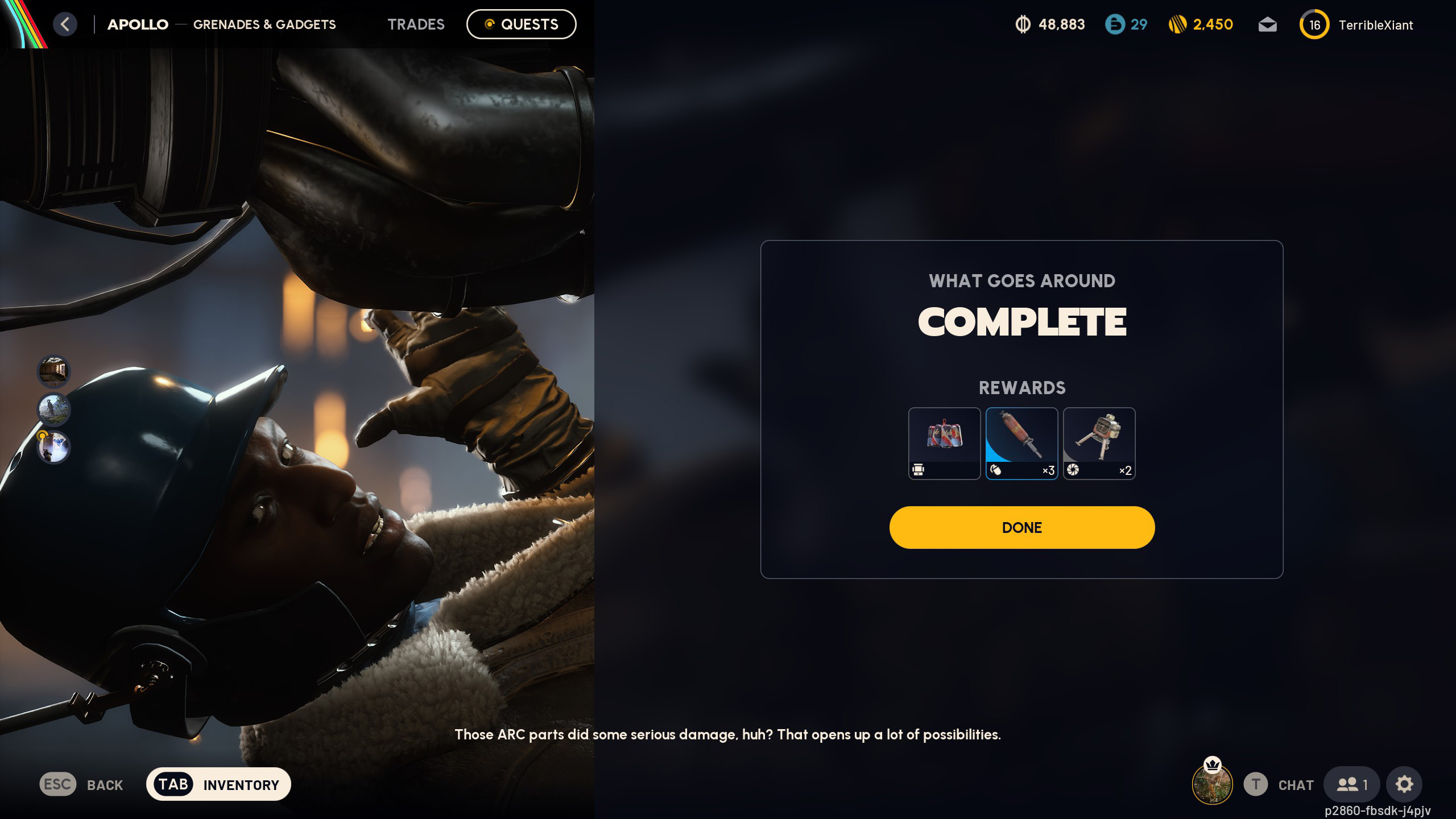Open the mail inbox envelope
Screen dimensions: 1456x819
(1267, 25)
